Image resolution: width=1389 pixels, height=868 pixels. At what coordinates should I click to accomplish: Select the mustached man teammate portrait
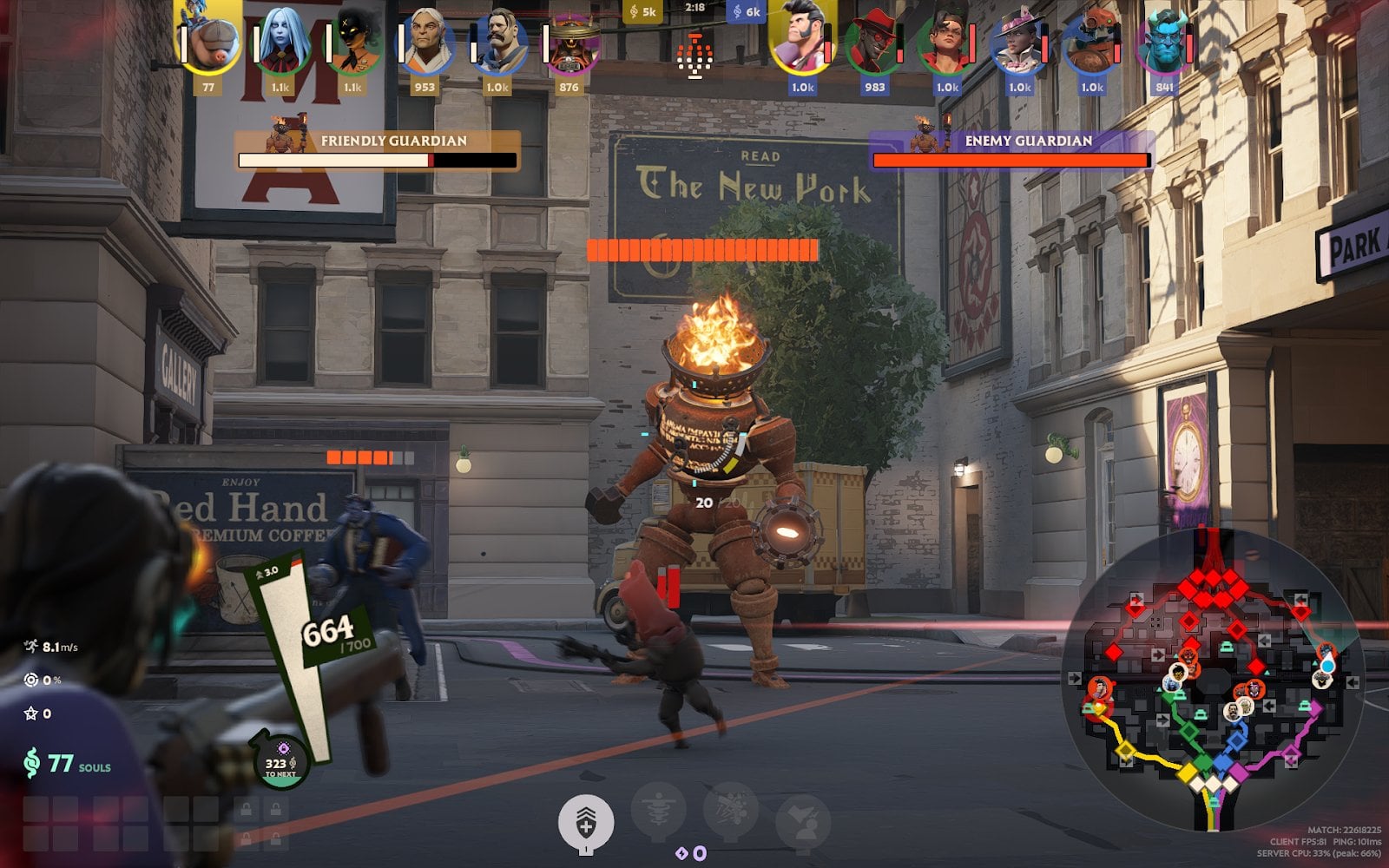click(497, 42)
